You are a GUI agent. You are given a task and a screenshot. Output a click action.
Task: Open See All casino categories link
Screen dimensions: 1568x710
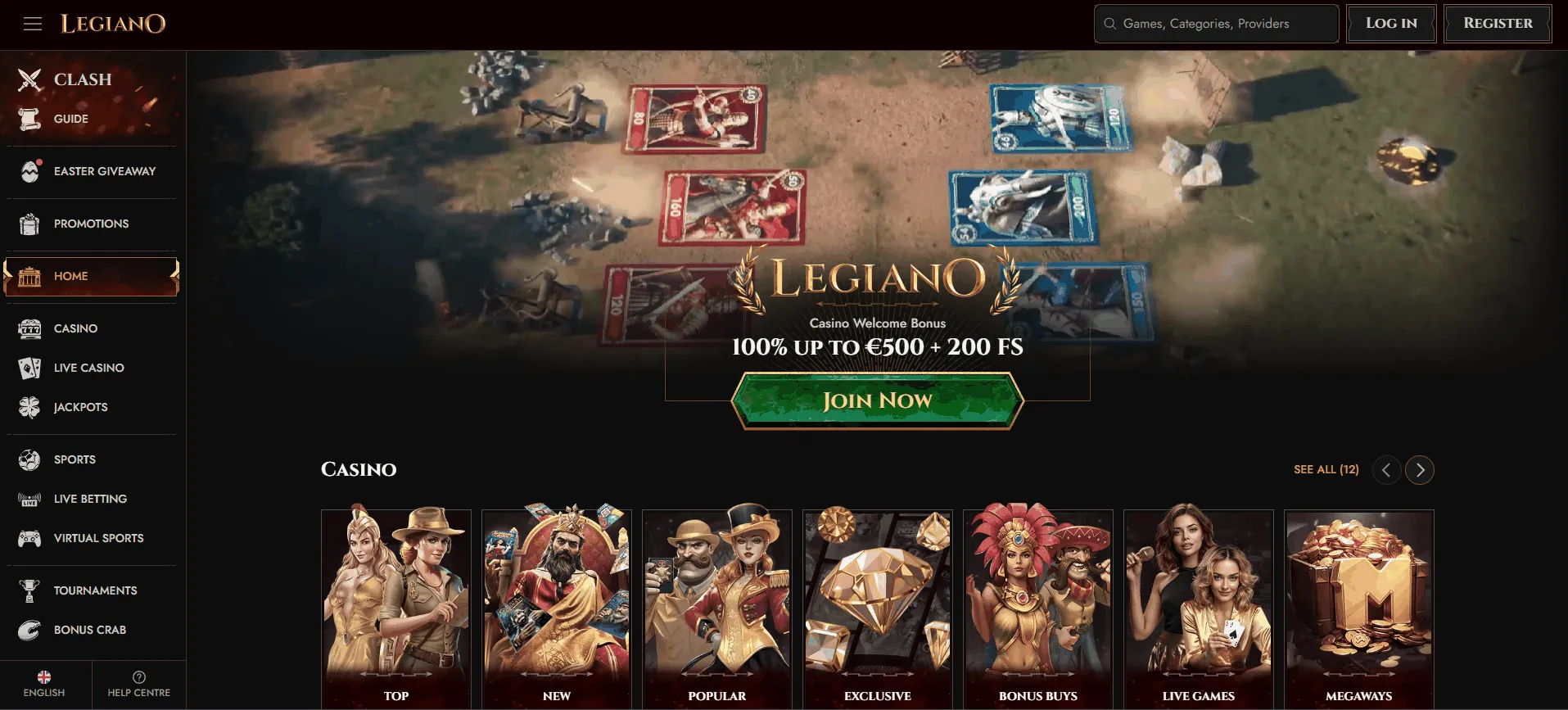tap(1325, 470)
